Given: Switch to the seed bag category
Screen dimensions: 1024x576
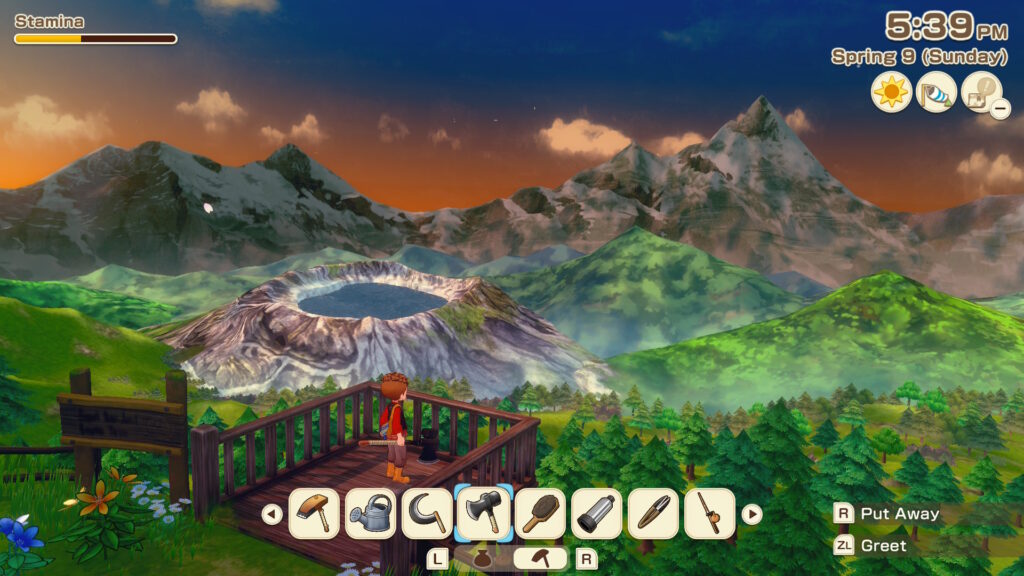Looking at the screenshot, I should [482, 559].
